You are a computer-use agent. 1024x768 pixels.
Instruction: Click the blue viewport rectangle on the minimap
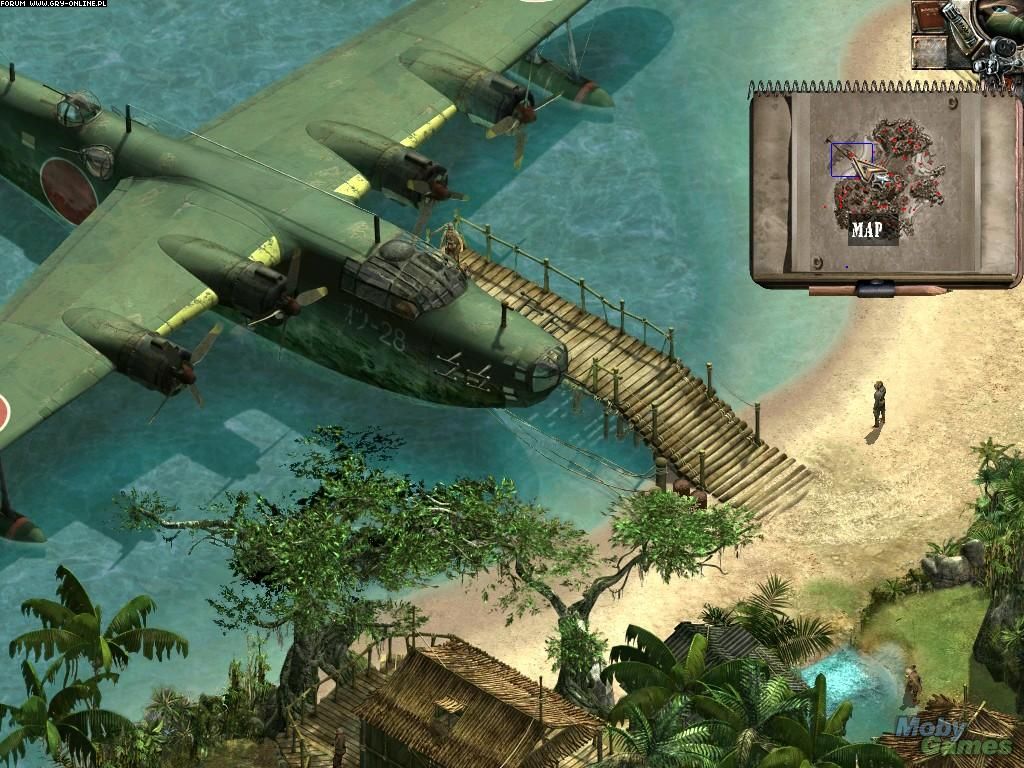pos(851,159)
